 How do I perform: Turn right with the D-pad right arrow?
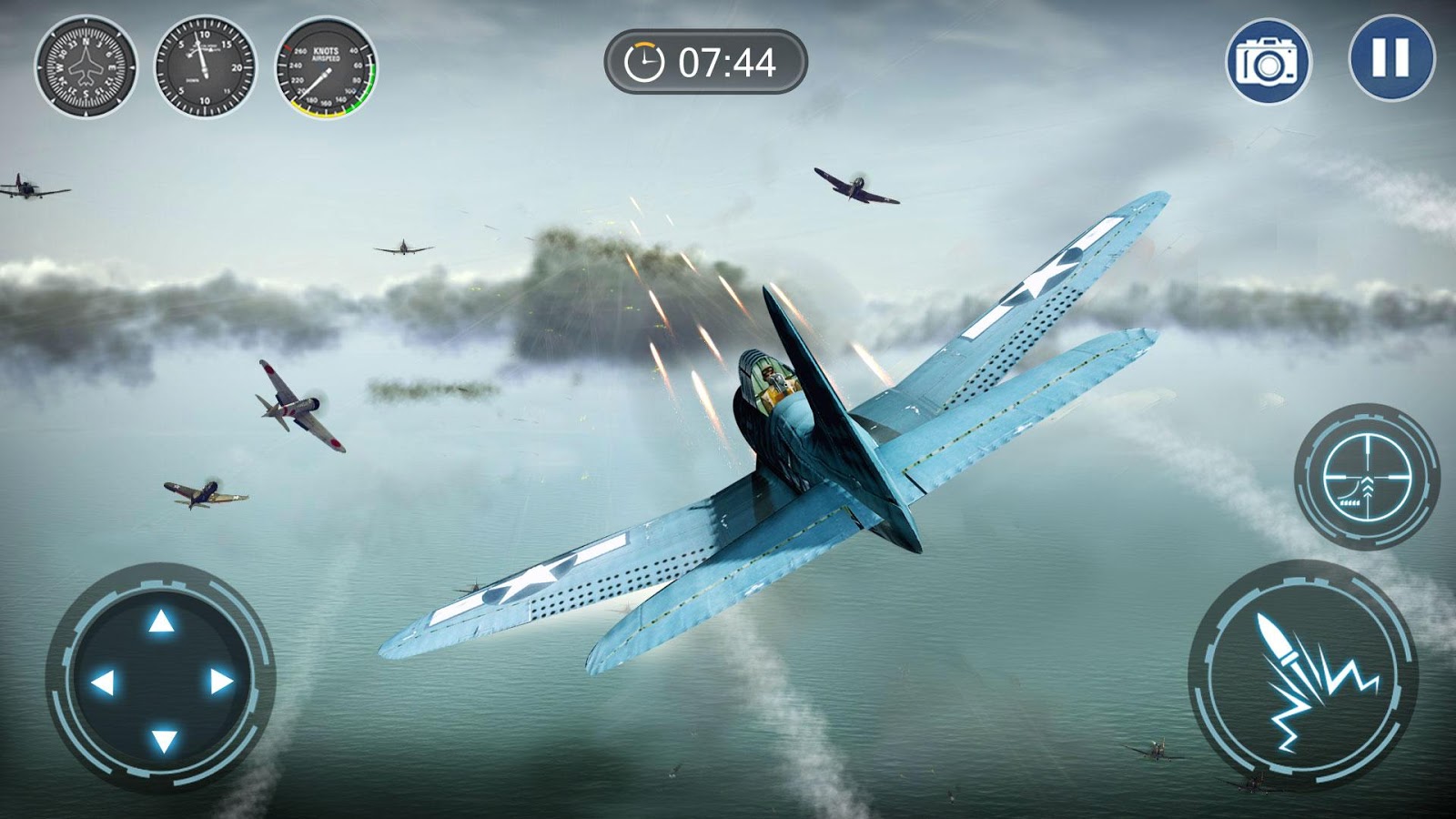(x=221, y=682)
